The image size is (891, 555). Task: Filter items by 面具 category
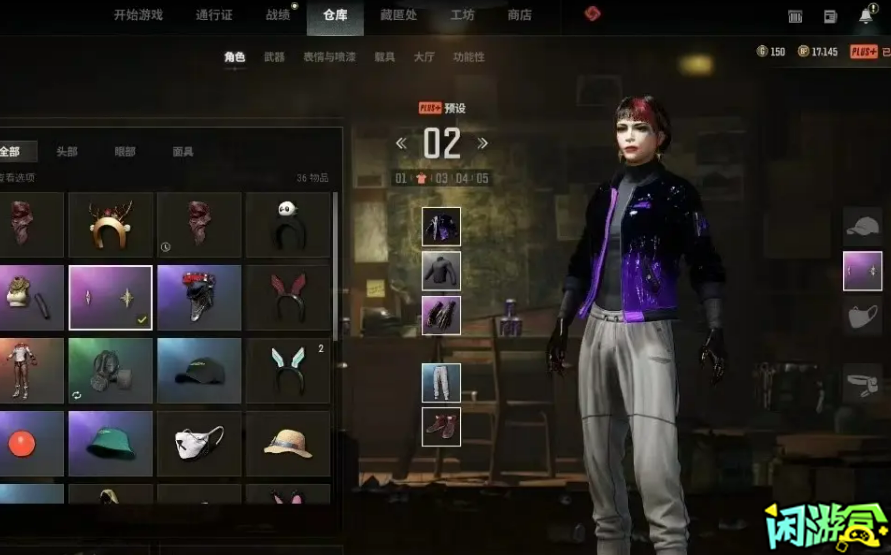(183, 152)
